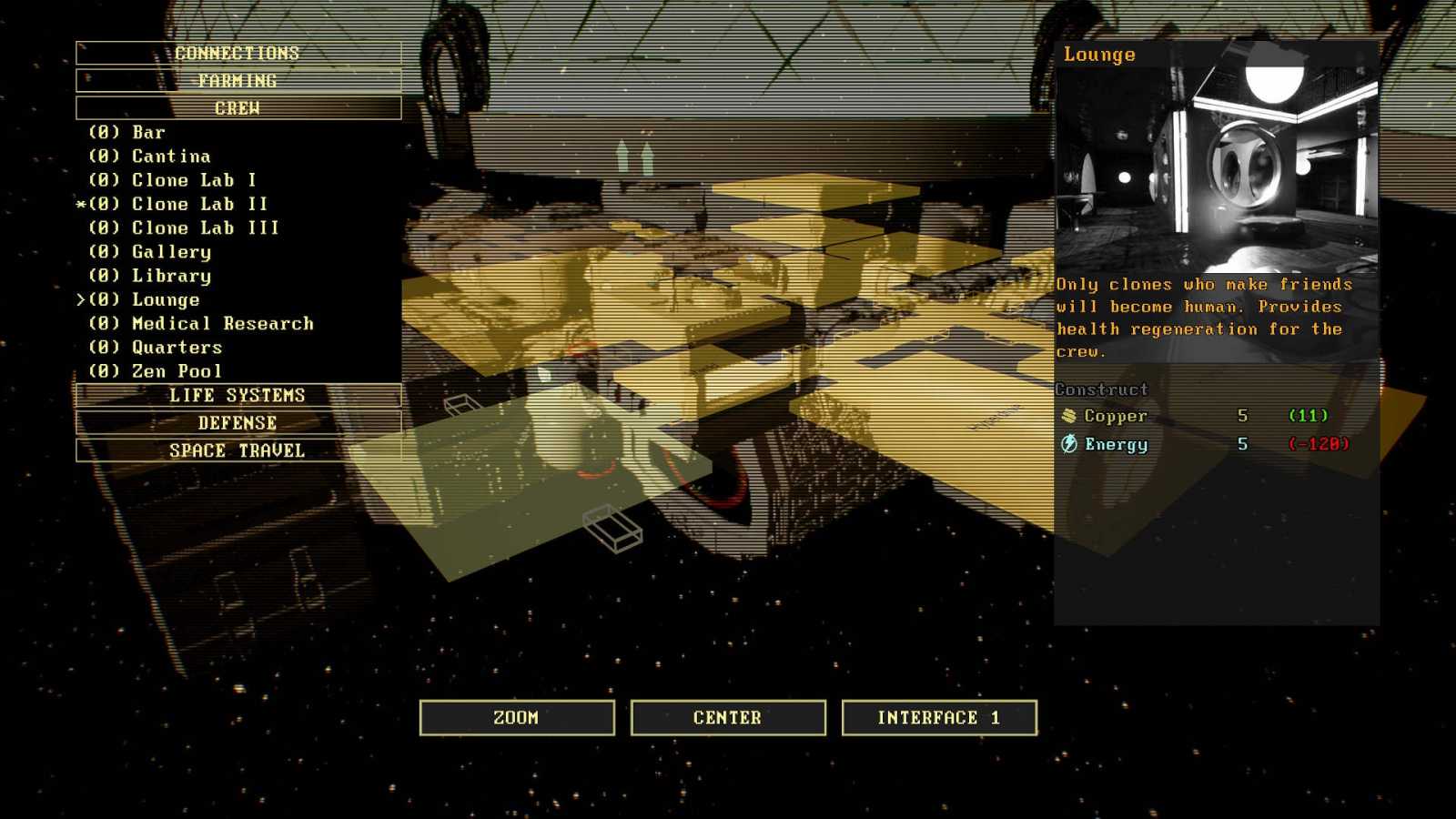Screen dimensions: 1456x819
Task: Click the arrow indicator next to Lounge
Action: (83, 299)
